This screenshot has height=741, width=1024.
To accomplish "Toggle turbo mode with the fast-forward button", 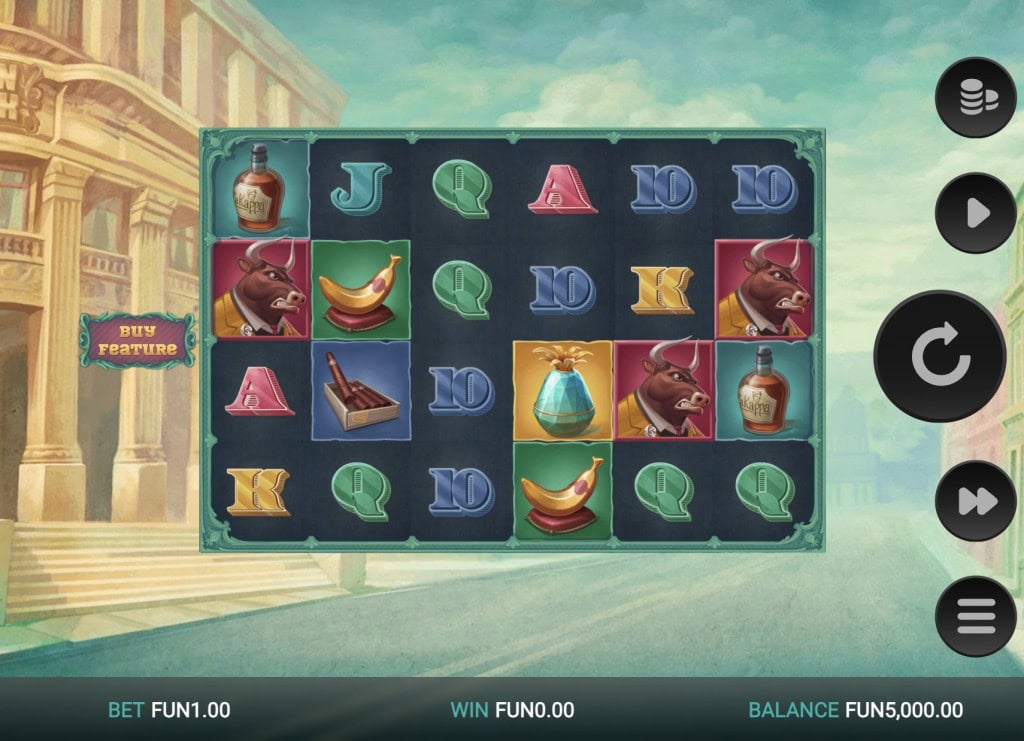I will click(x=975, y=501).
